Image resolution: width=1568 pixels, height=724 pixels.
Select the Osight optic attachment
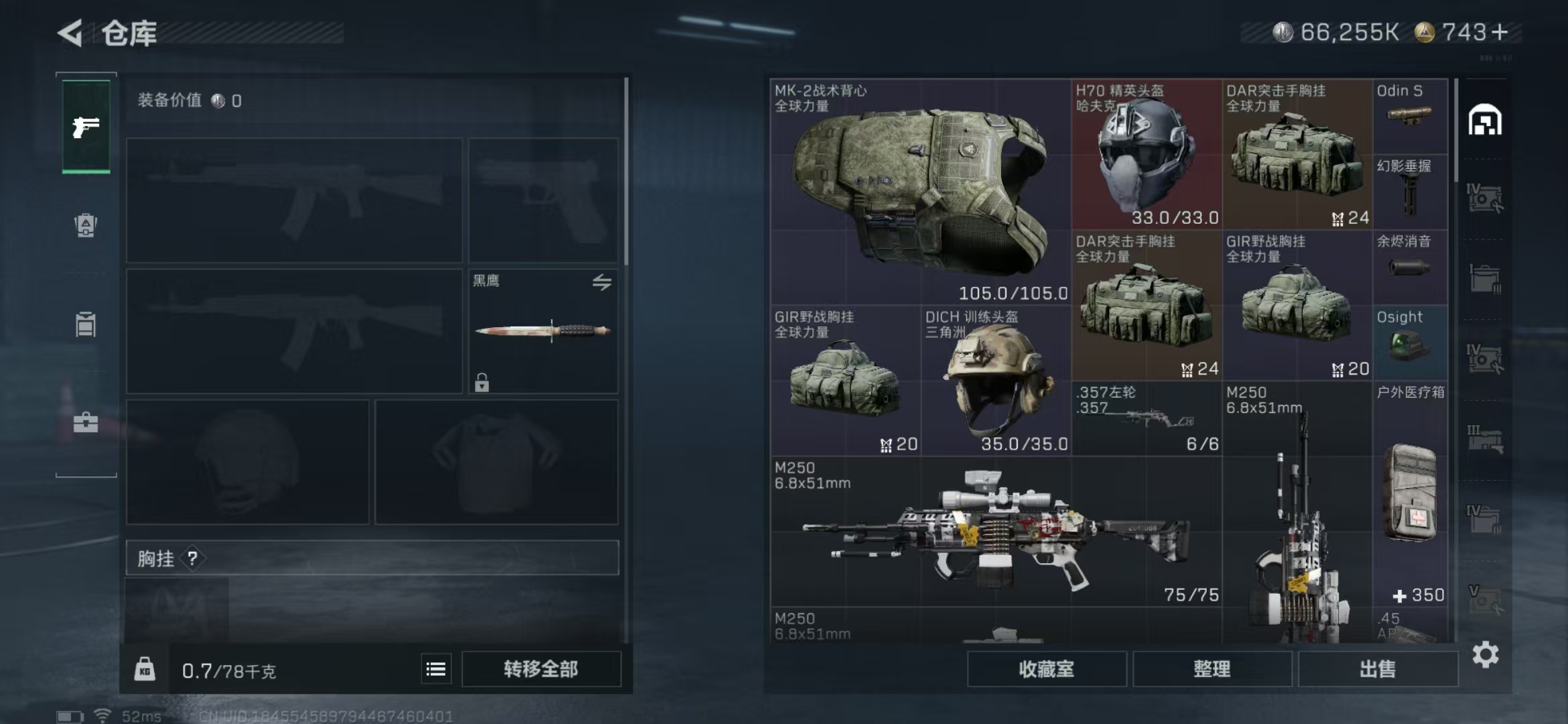[1410, 343]
